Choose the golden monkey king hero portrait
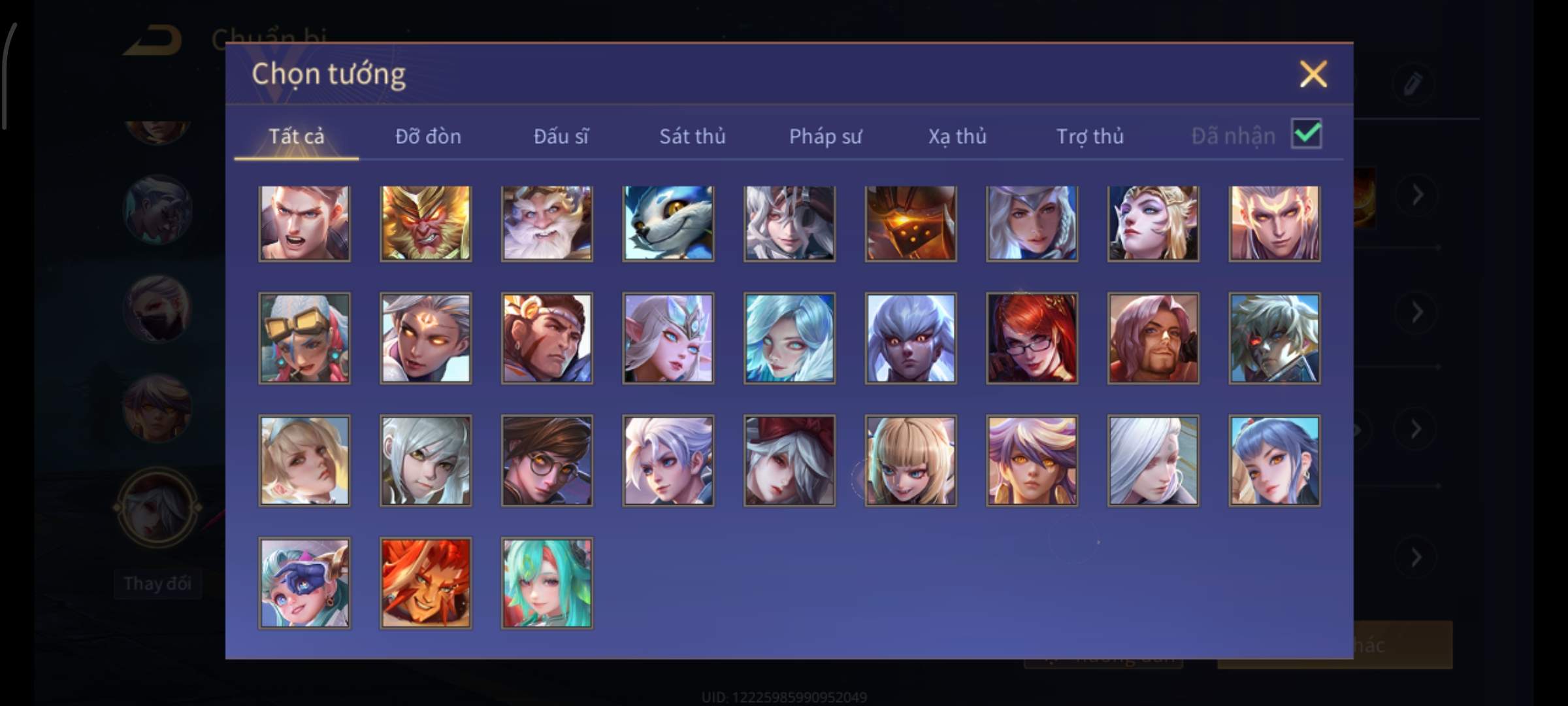 425,224
